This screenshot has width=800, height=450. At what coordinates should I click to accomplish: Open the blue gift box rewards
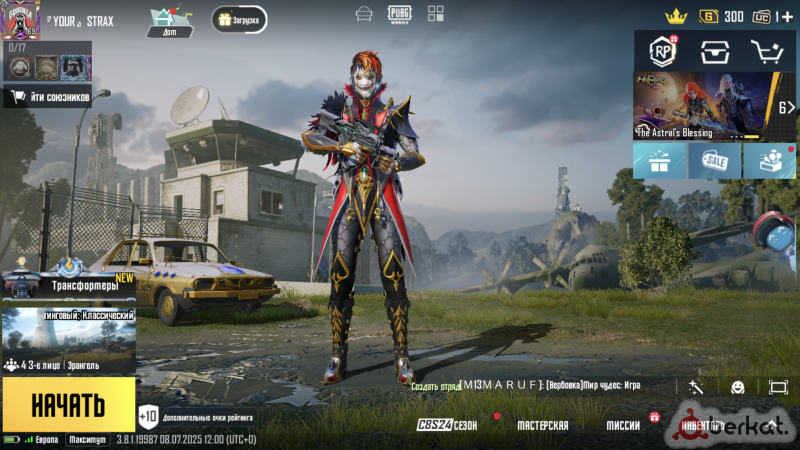[660, 161]
